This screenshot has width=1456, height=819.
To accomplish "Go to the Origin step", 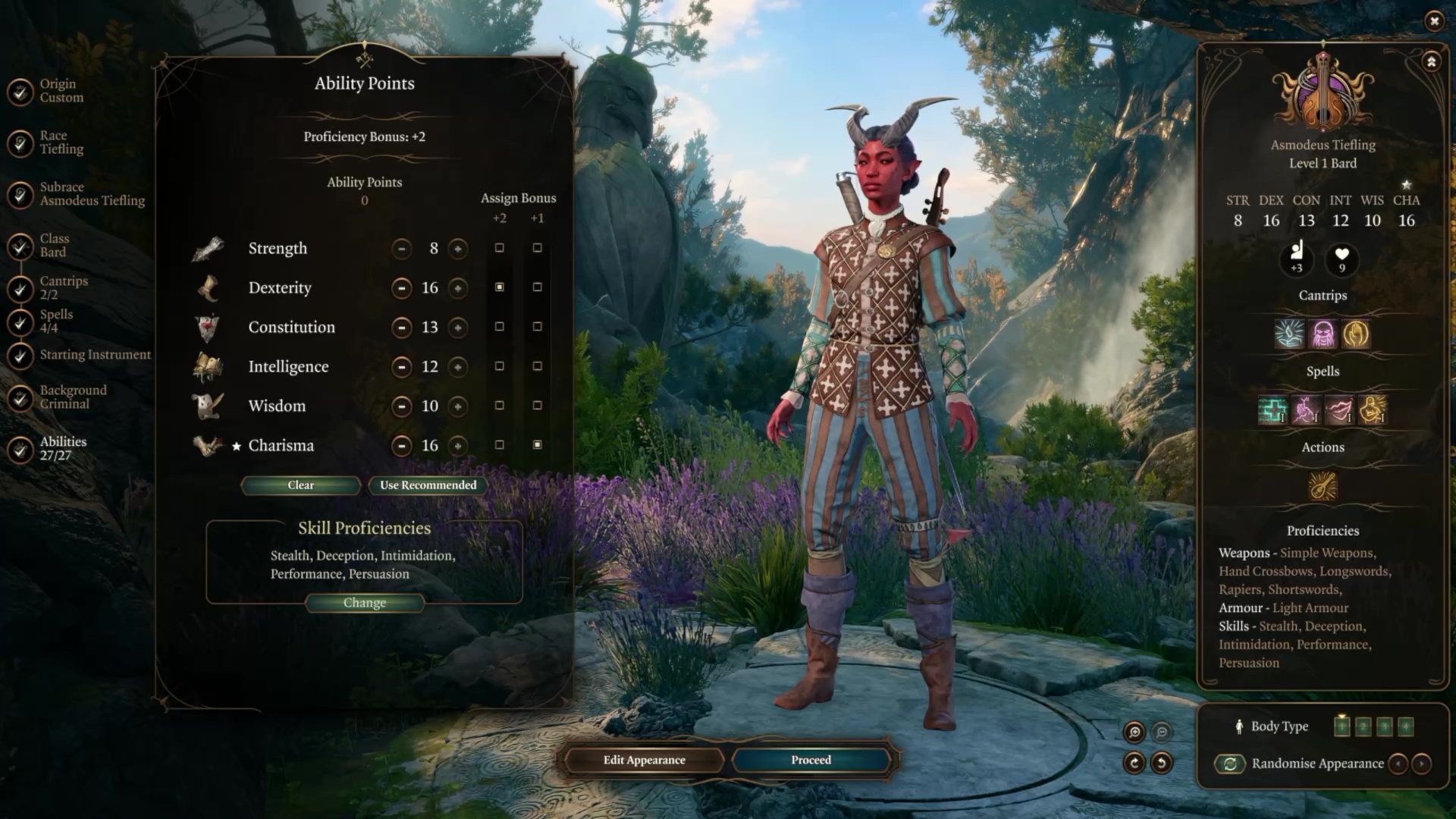I will (45, 91).
